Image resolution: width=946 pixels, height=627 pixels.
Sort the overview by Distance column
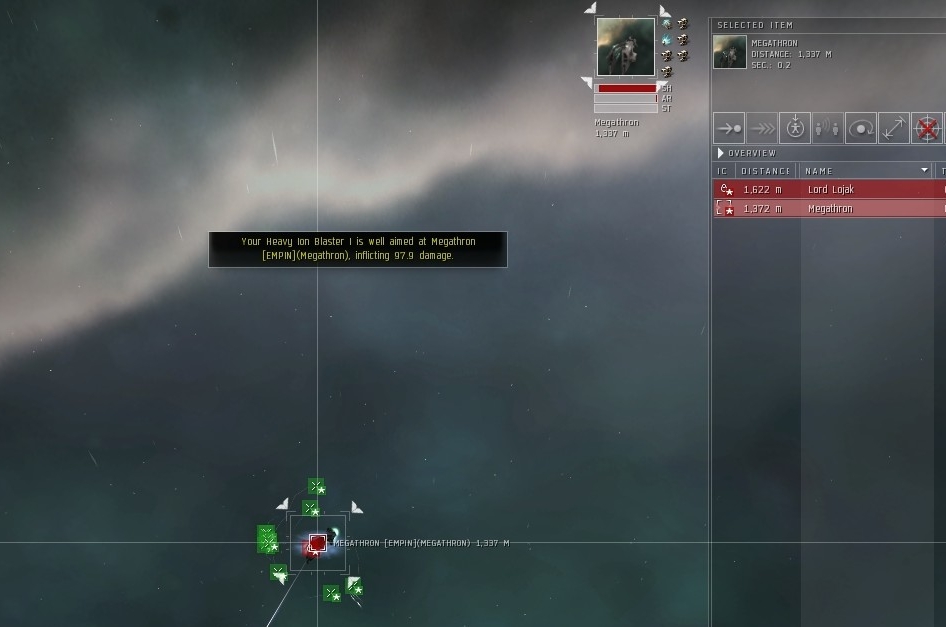(766, 171)
